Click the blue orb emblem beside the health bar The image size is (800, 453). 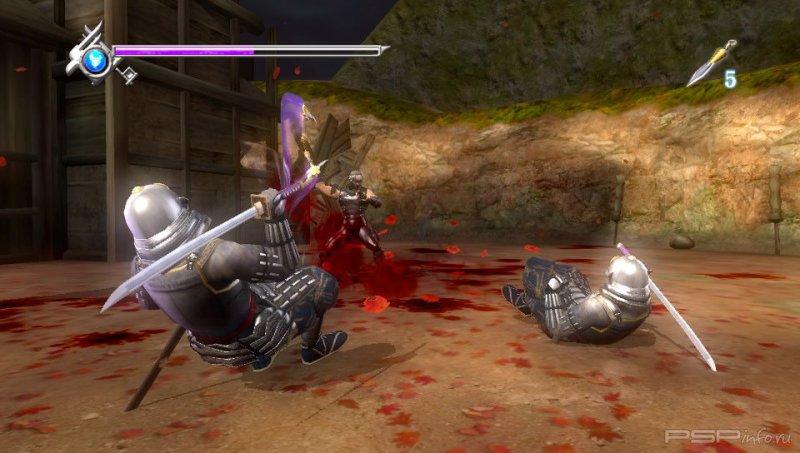click(x=95, y=58)
